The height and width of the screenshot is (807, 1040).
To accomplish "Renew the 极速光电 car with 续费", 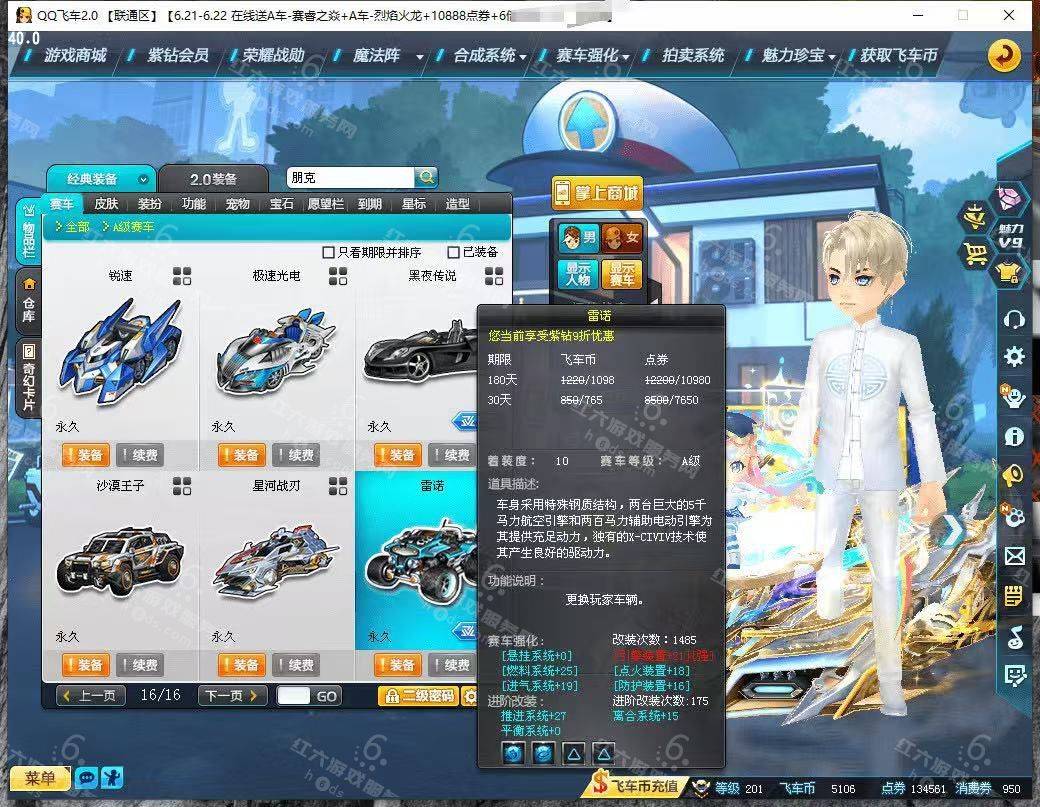I will tap(295, 455).
